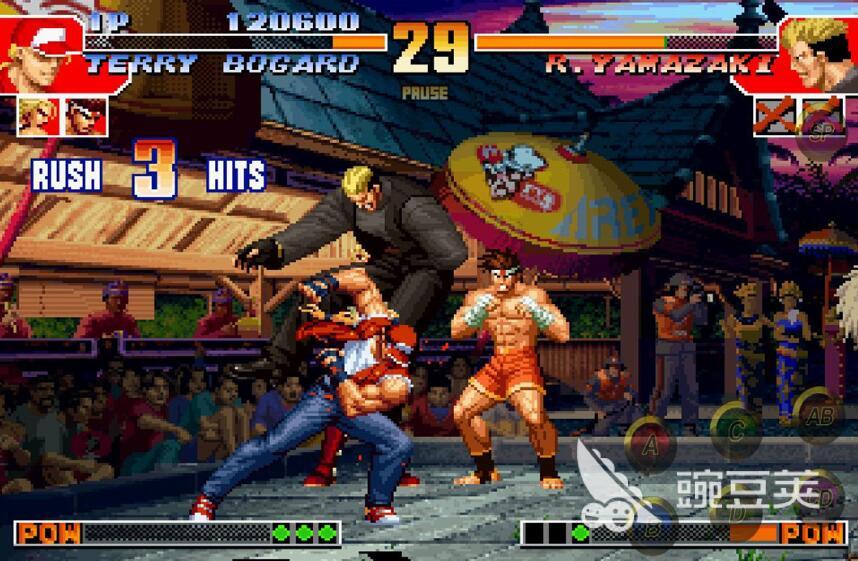Pause the match with the PAUSE label
Screen dimensions: 858x561
tap(425, 93)
